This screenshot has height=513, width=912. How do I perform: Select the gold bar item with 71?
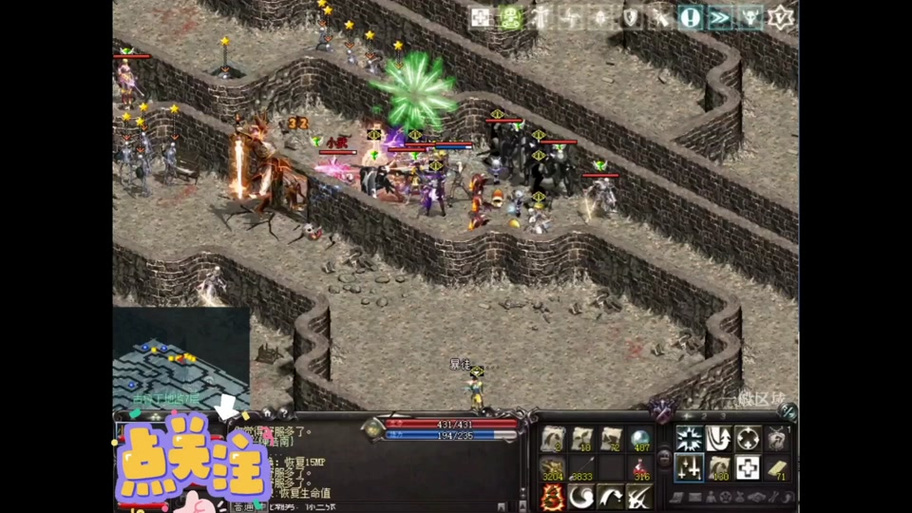[x=777, y=467]
